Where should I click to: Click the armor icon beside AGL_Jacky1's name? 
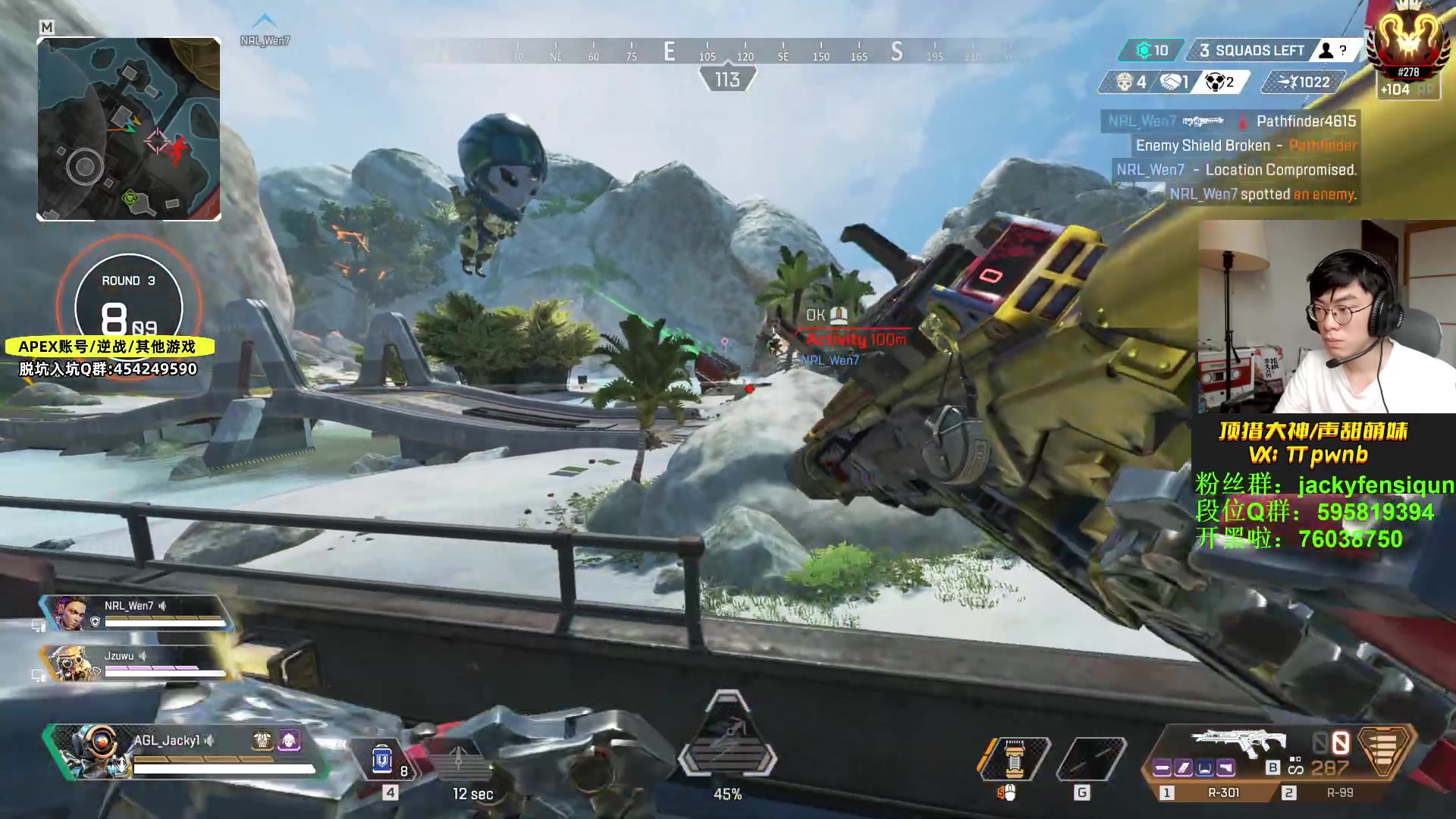262,739
